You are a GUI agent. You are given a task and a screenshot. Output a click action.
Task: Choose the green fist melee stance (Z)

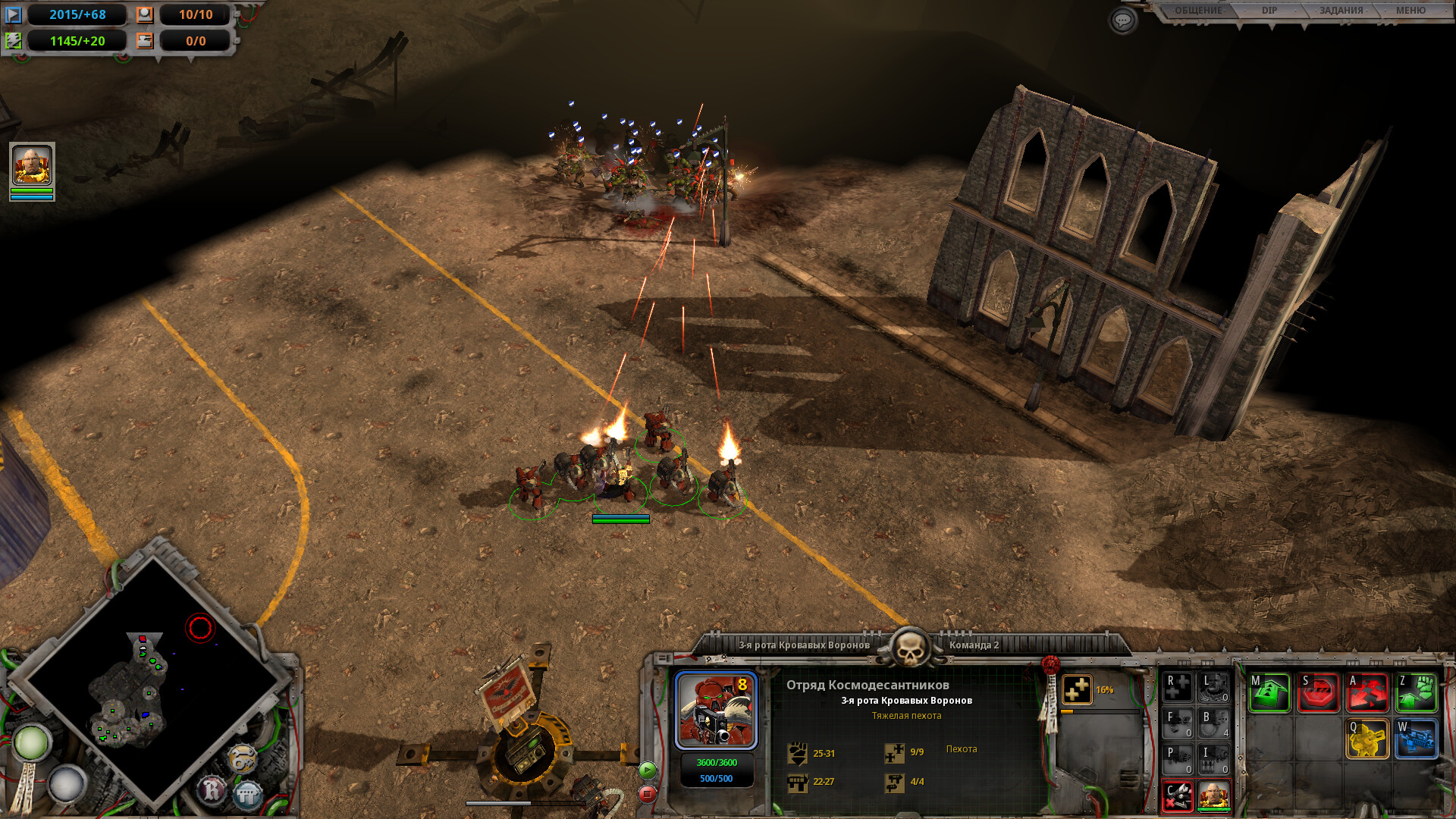pos(1417,692)
